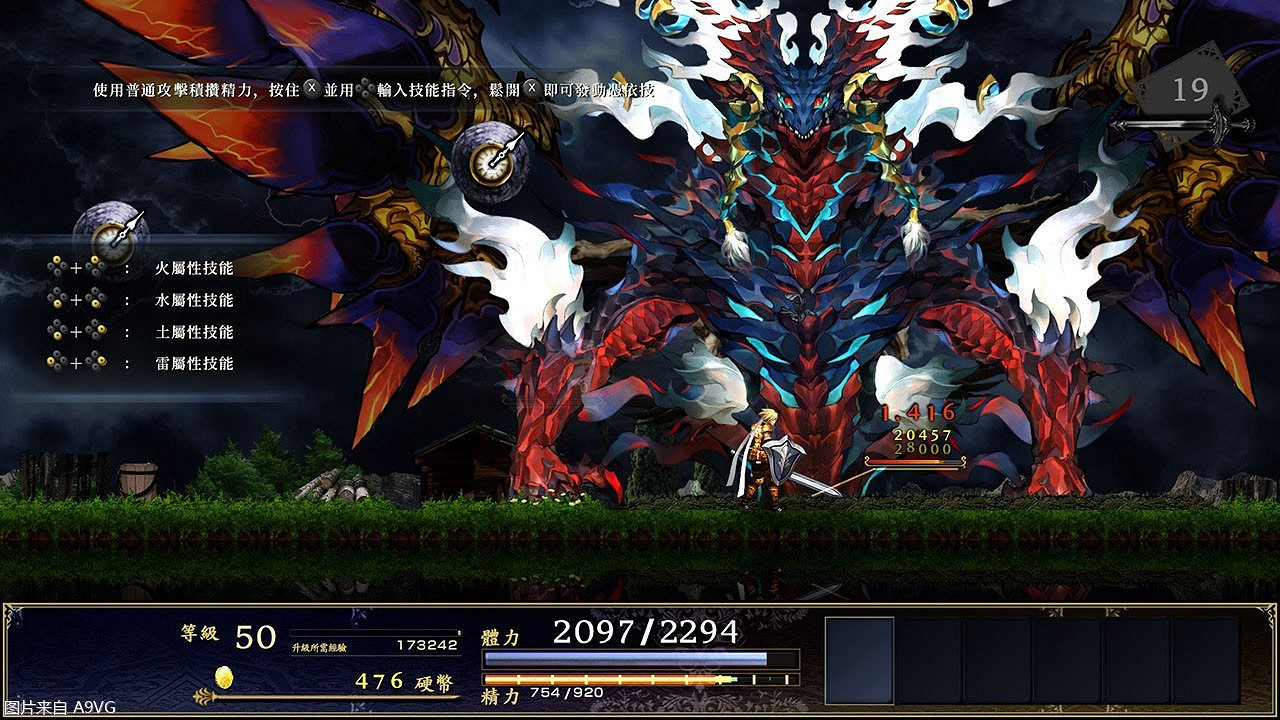Toggle the X button prompt in the tutorial text

[311, 89]
